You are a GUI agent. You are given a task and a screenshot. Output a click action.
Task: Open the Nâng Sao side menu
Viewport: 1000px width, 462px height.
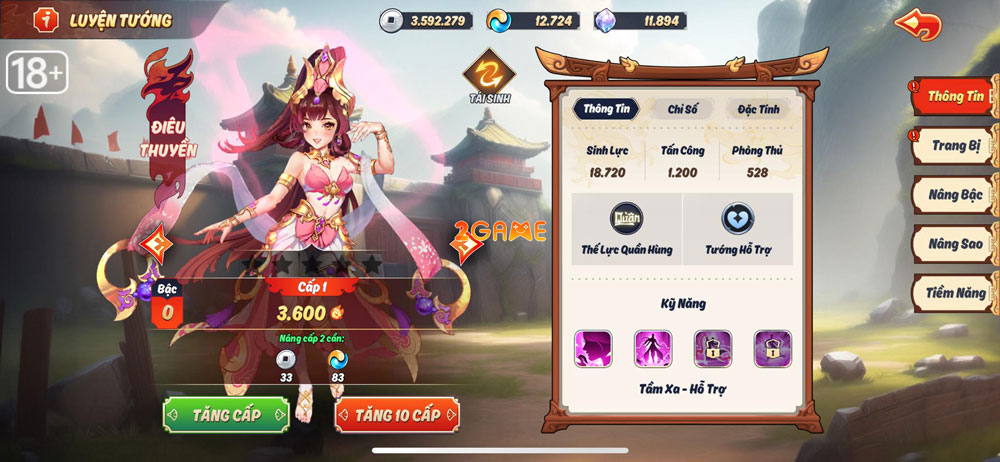(x=954, y=243)
